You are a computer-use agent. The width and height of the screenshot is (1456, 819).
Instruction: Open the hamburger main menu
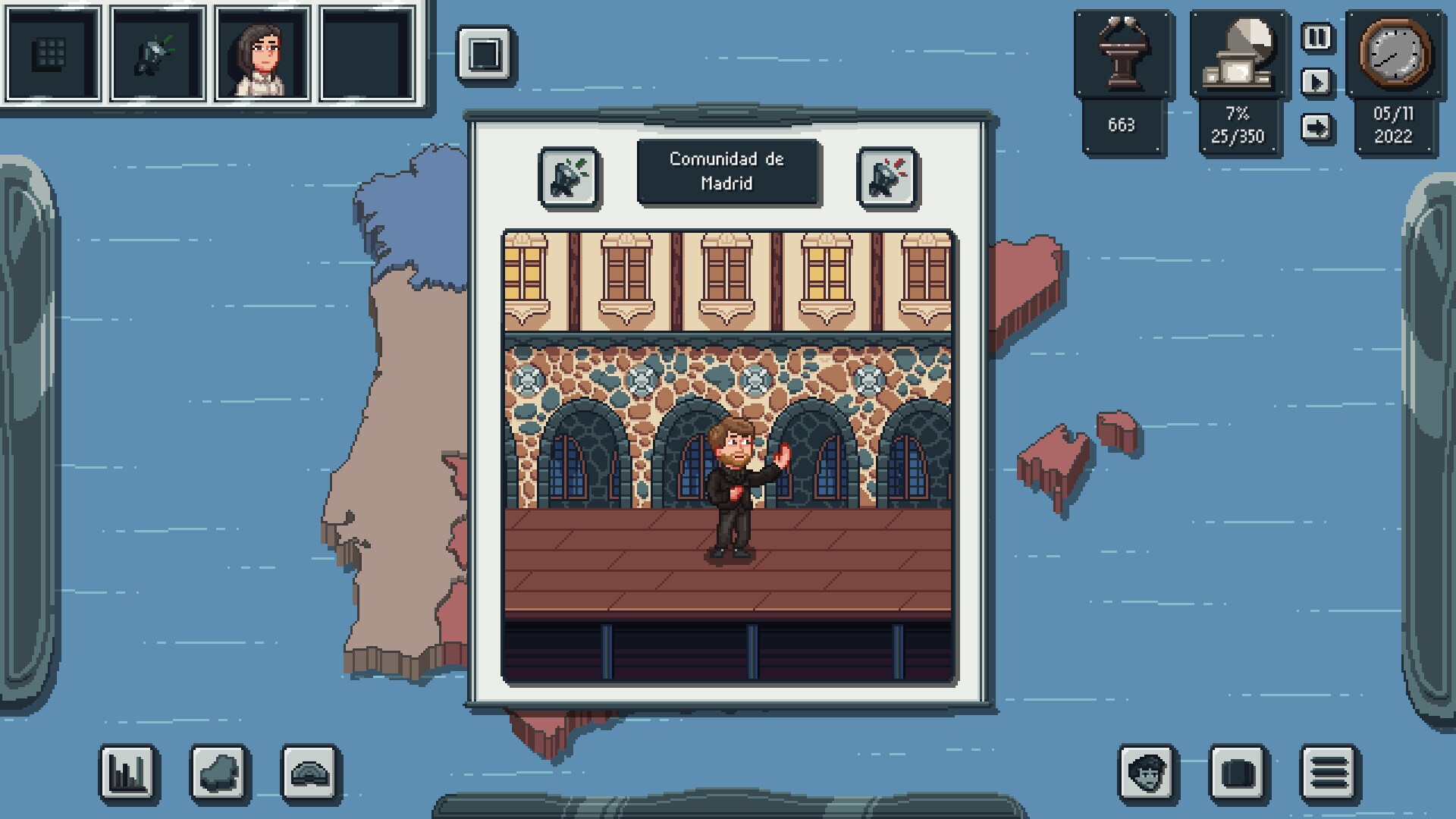pos(1329,773)
